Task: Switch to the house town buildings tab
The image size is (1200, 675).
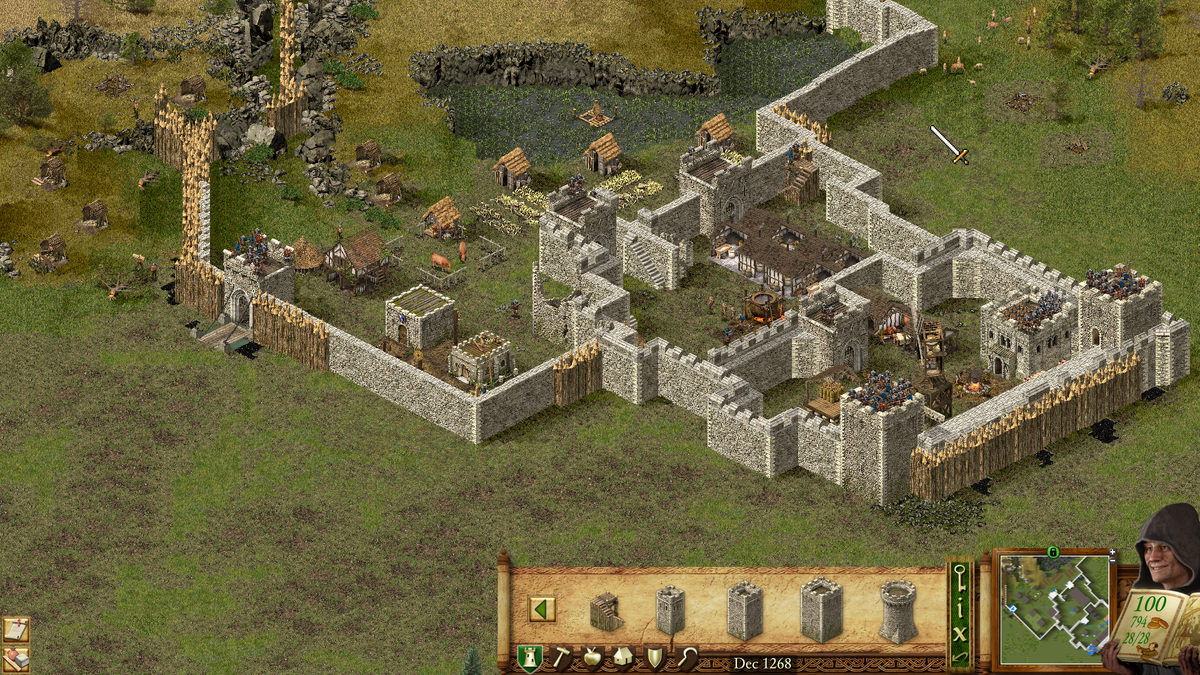Action: tap(623, 657)
